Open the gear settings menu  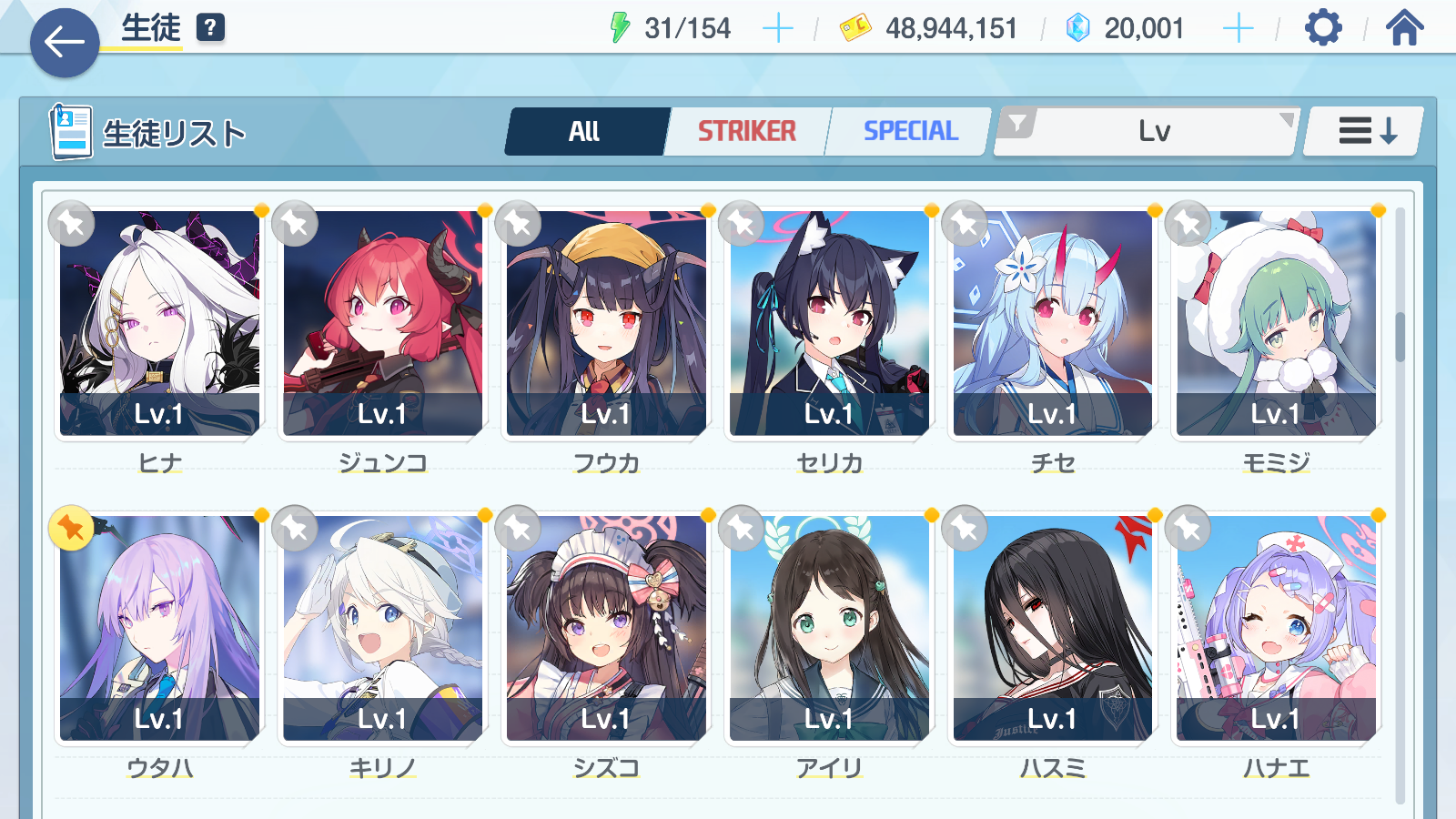click(1322, 28)
